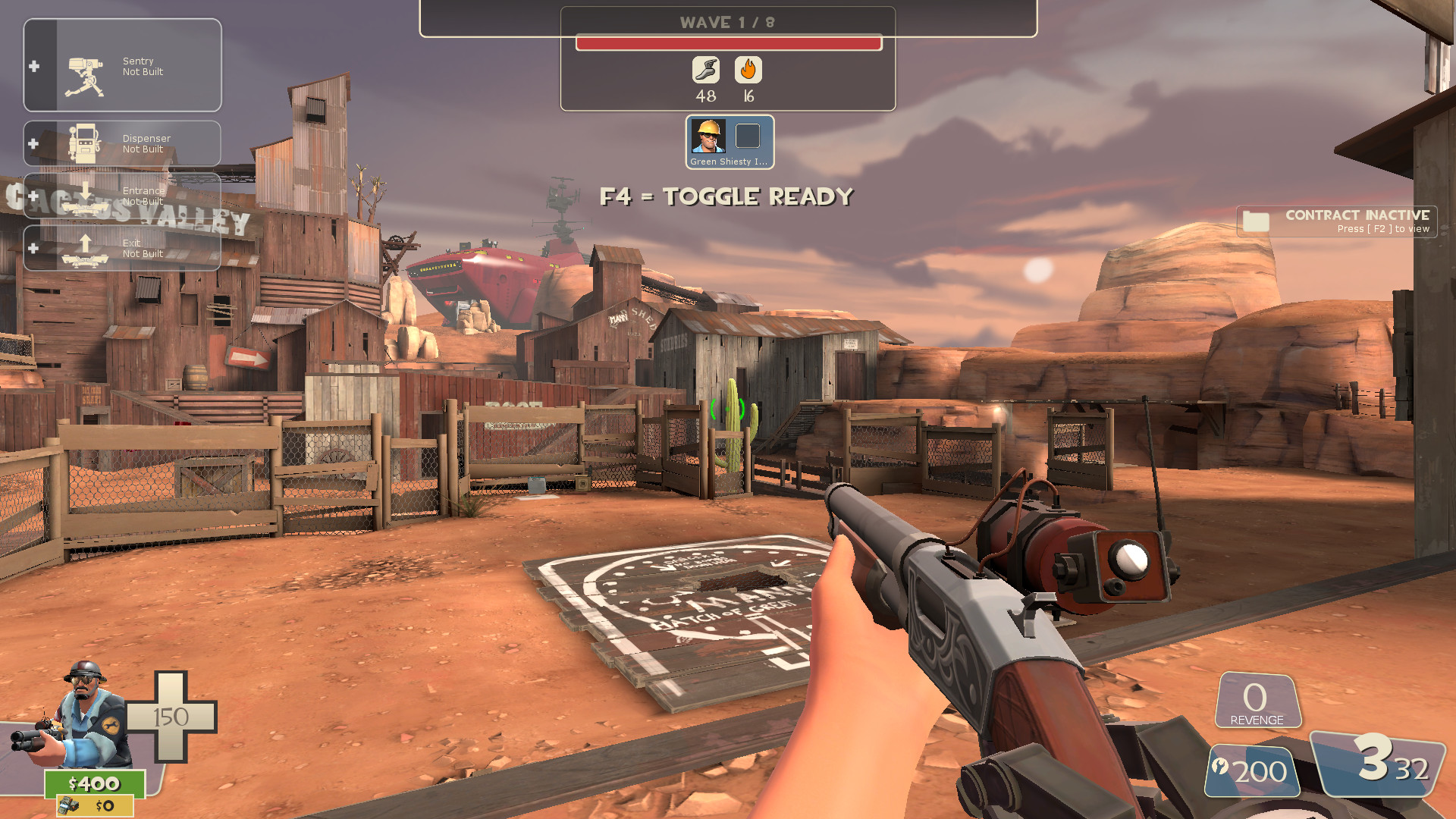
Task: Expand the Sentry panel with its plus sign
Action: tap(33, 66)
